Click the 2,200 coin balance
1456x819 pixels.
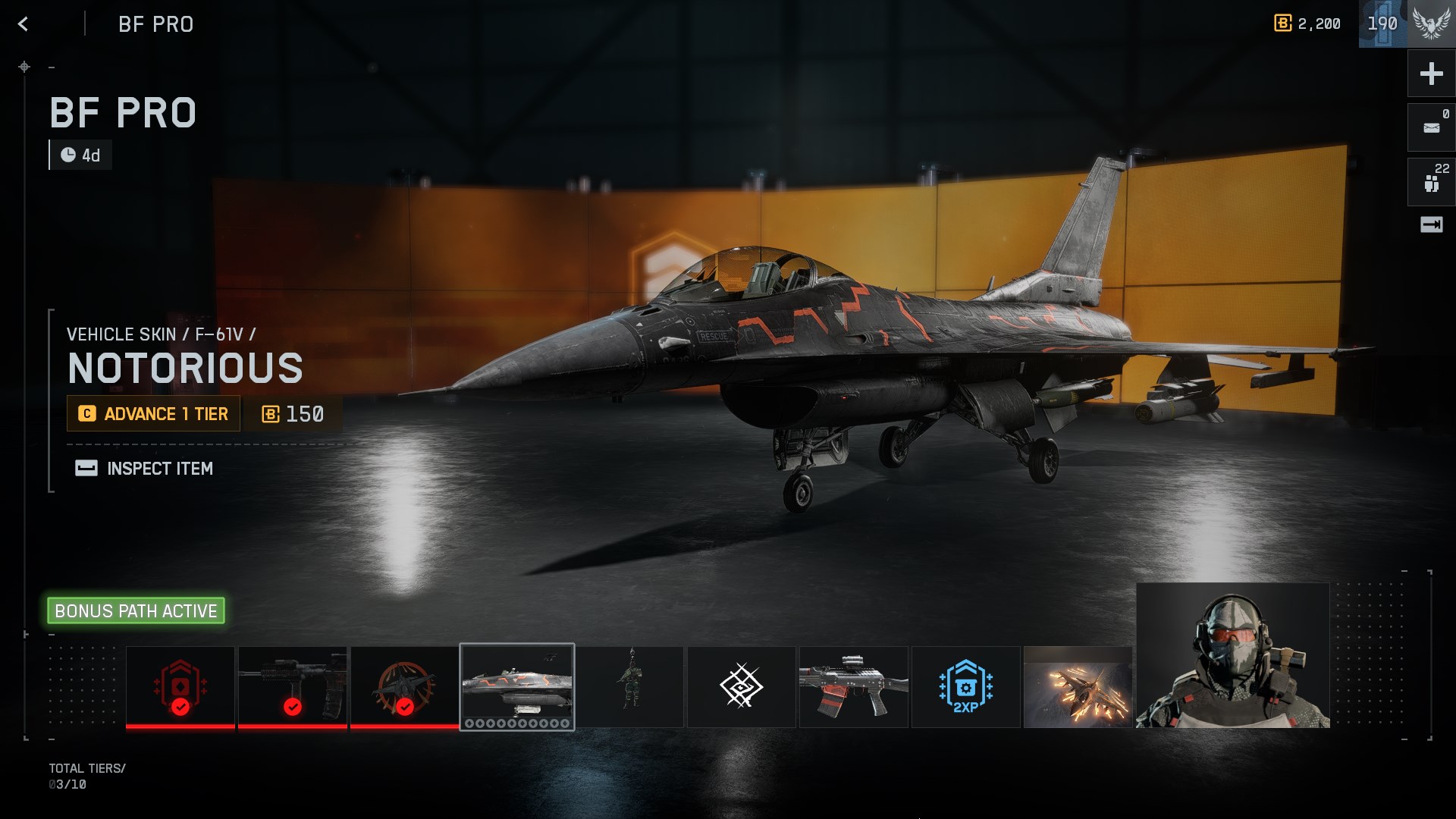tap(1307, 24)
